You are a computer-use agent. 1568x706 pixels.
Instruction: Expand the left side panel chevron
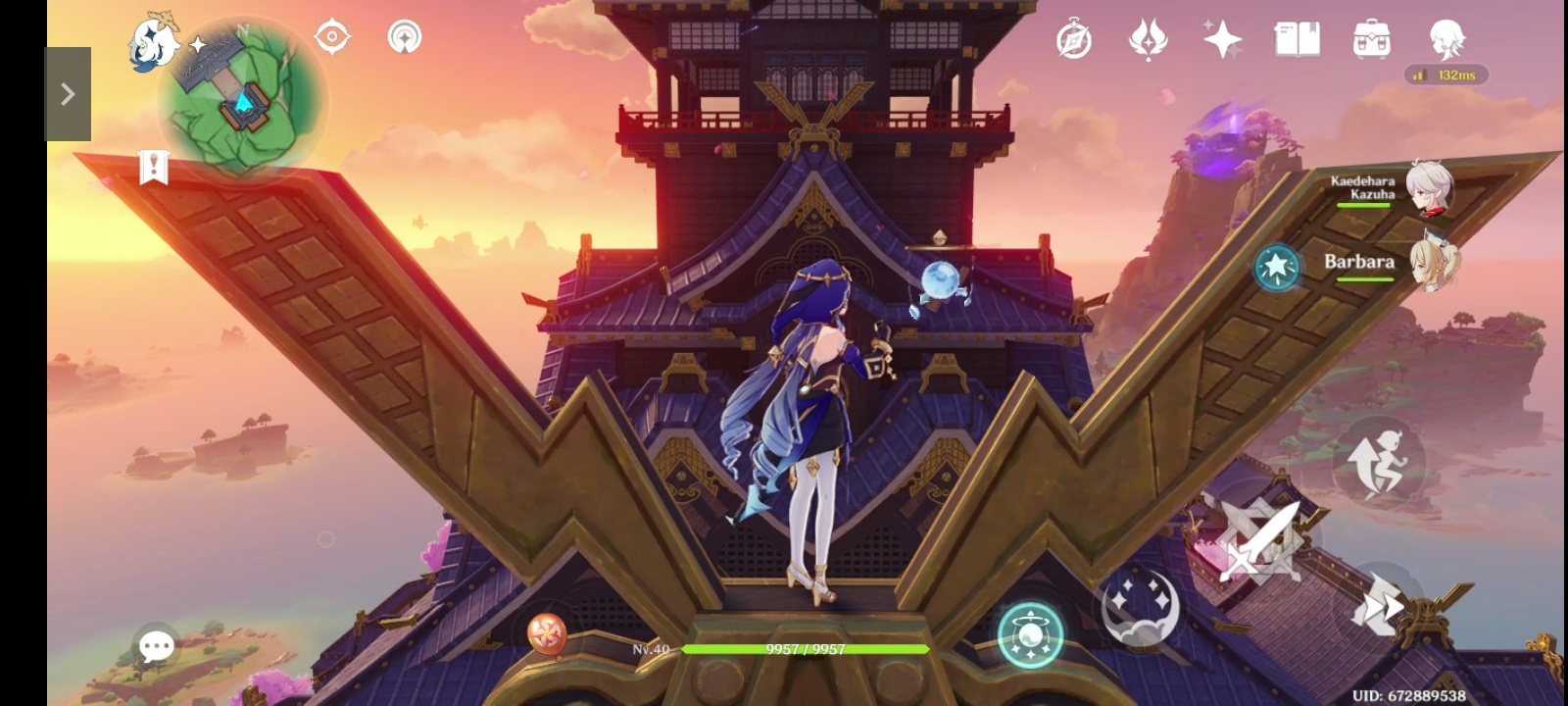pyautogui.click(x=68, y=93)
